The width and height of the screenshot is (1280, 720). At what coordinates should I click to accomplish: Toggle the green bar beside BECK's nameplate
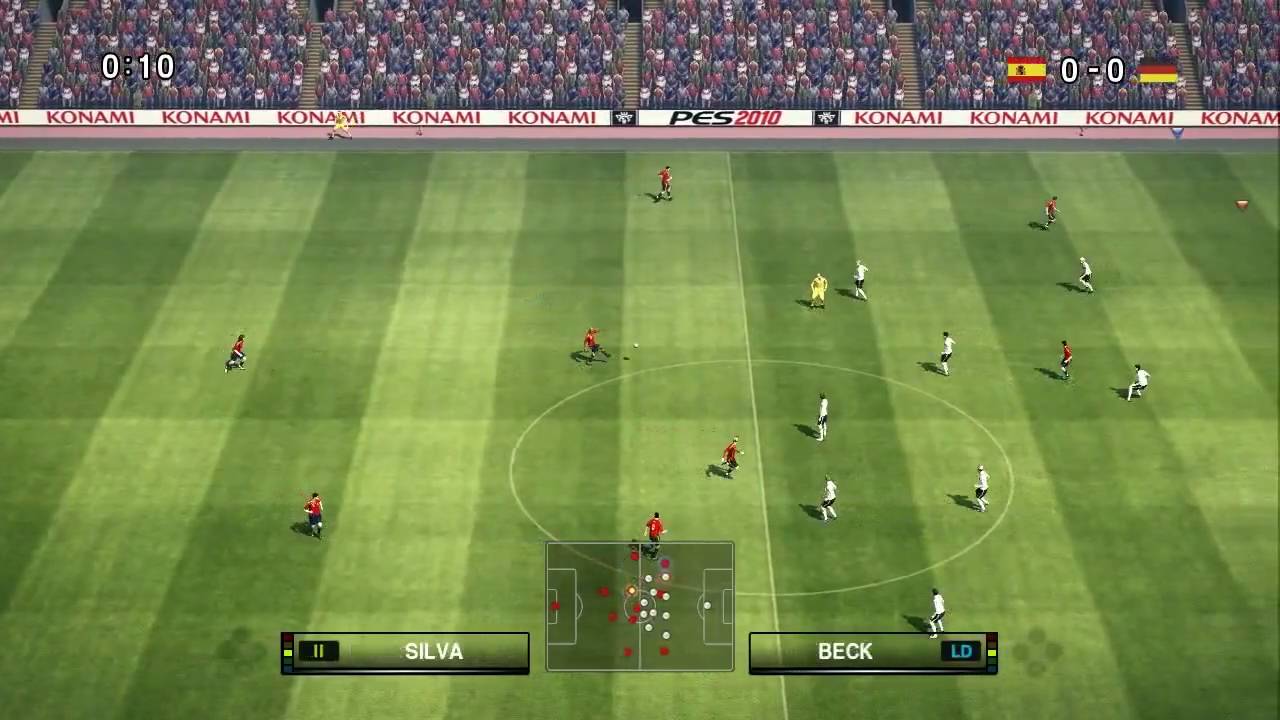[990, 651]
